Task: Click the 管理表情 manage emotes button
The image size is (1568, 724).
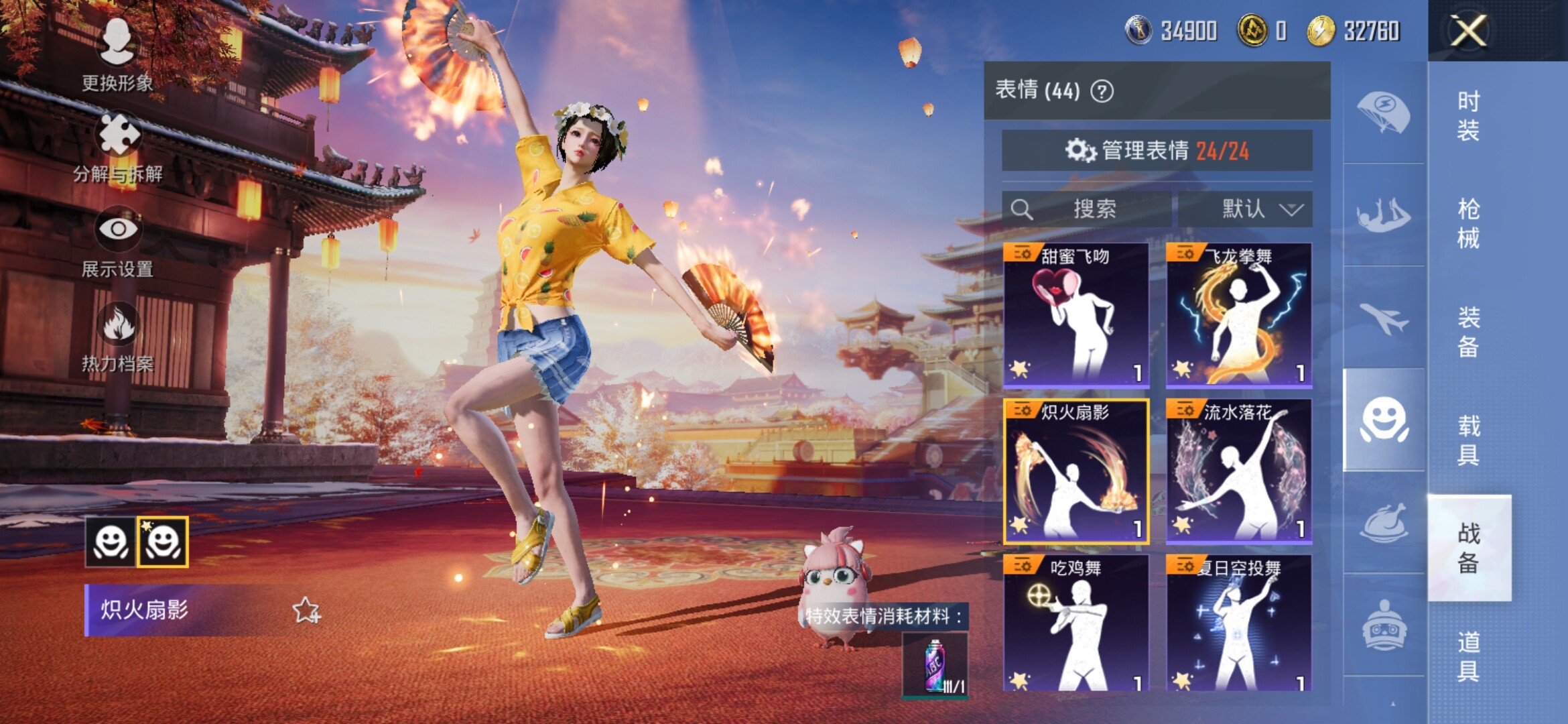Action: [x=1157, y=151]
